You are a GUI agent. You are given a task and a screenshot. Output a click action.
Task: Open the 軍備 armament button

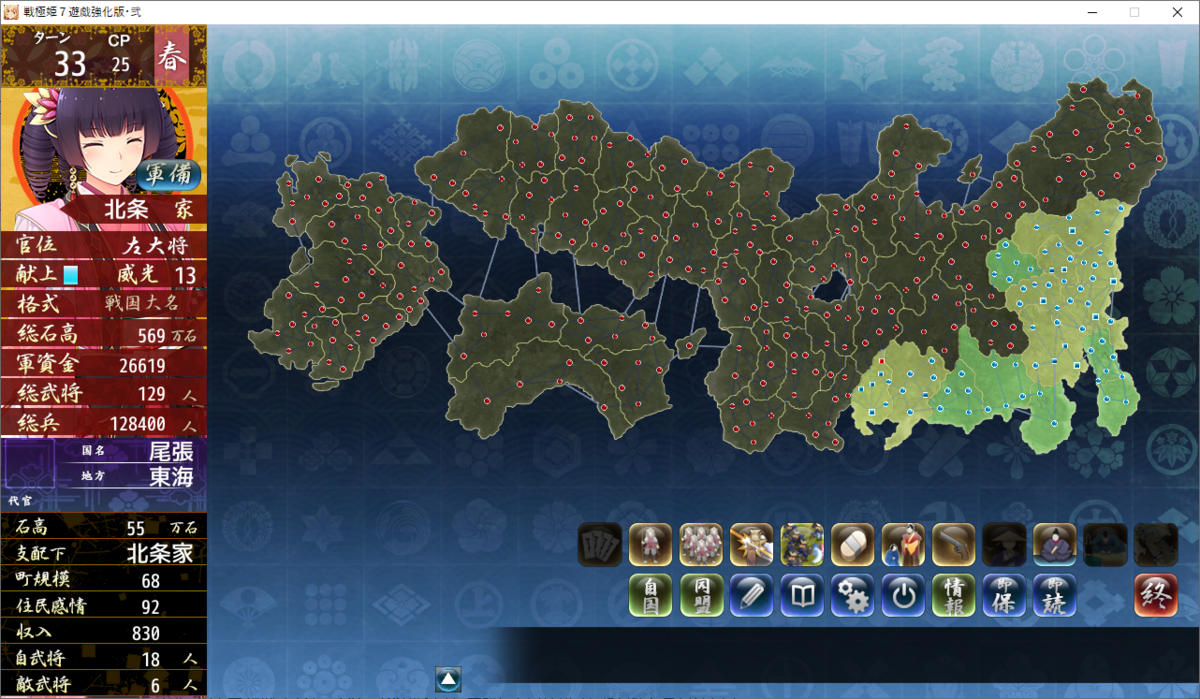click(x=168, y=175)
